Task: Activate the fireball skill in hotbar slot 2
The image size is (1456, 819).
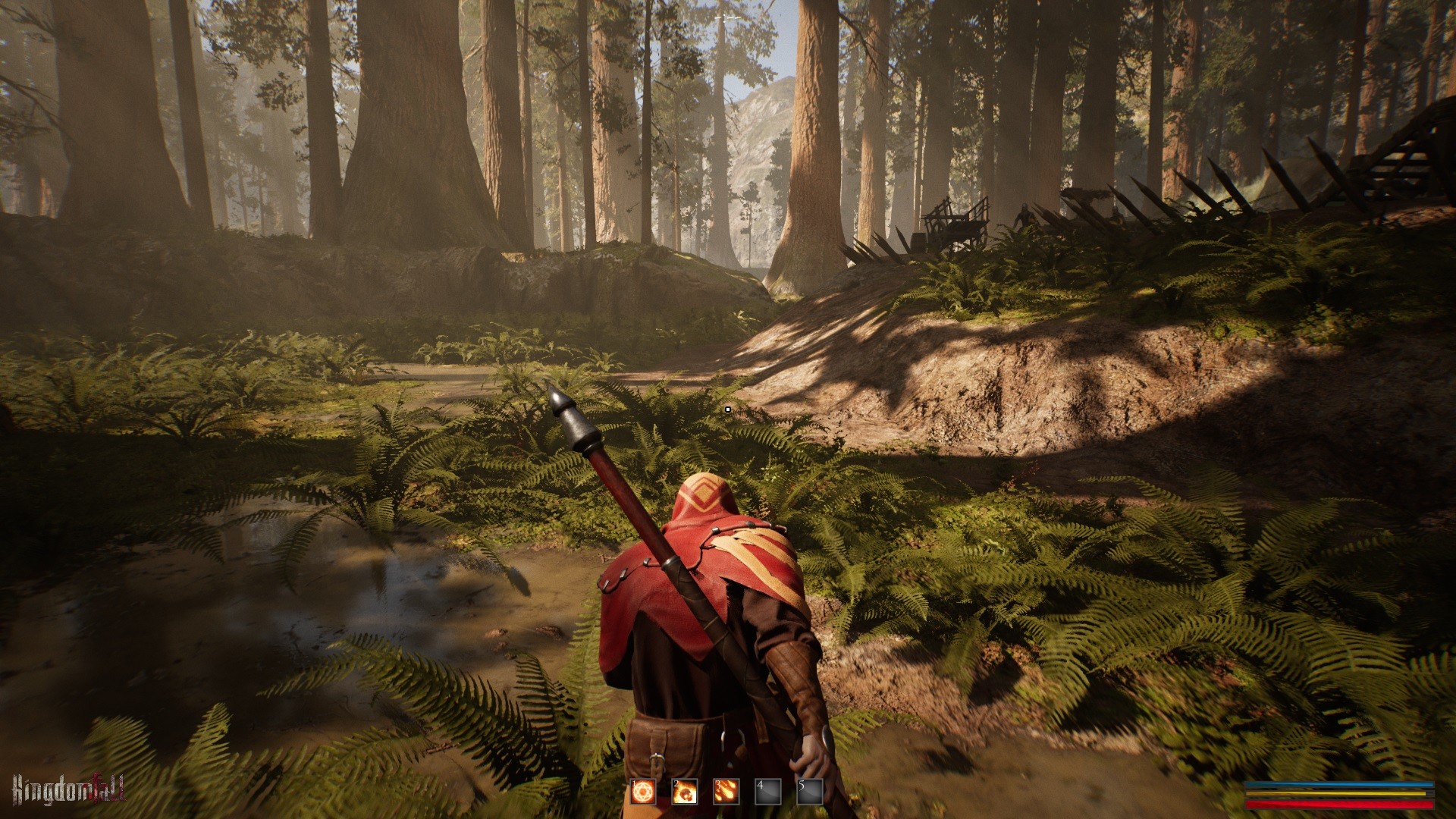Action: click(x=685, y=792)
